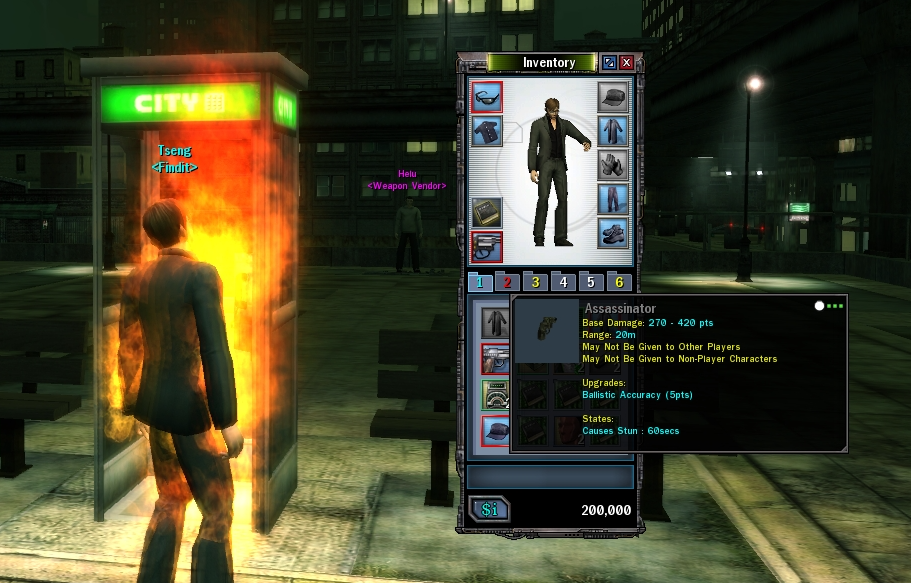The width and height of the screenshot is (911, 583).
Task: Select the pistol item in the backpack
Action: 495,358
